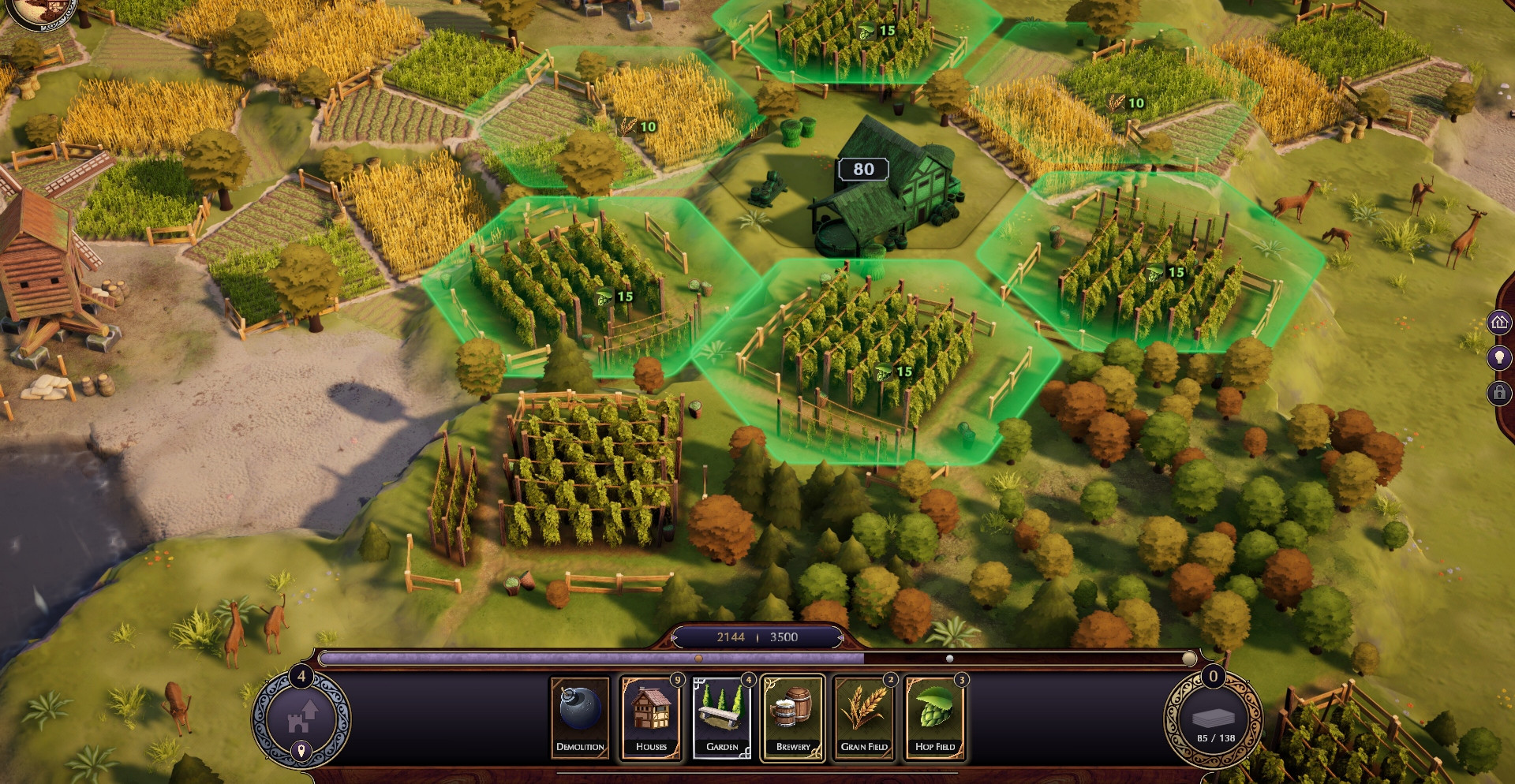Screen dimensions: 1515x784
Task: Click the small map pin icon
Action: click(x=301, y=751)
